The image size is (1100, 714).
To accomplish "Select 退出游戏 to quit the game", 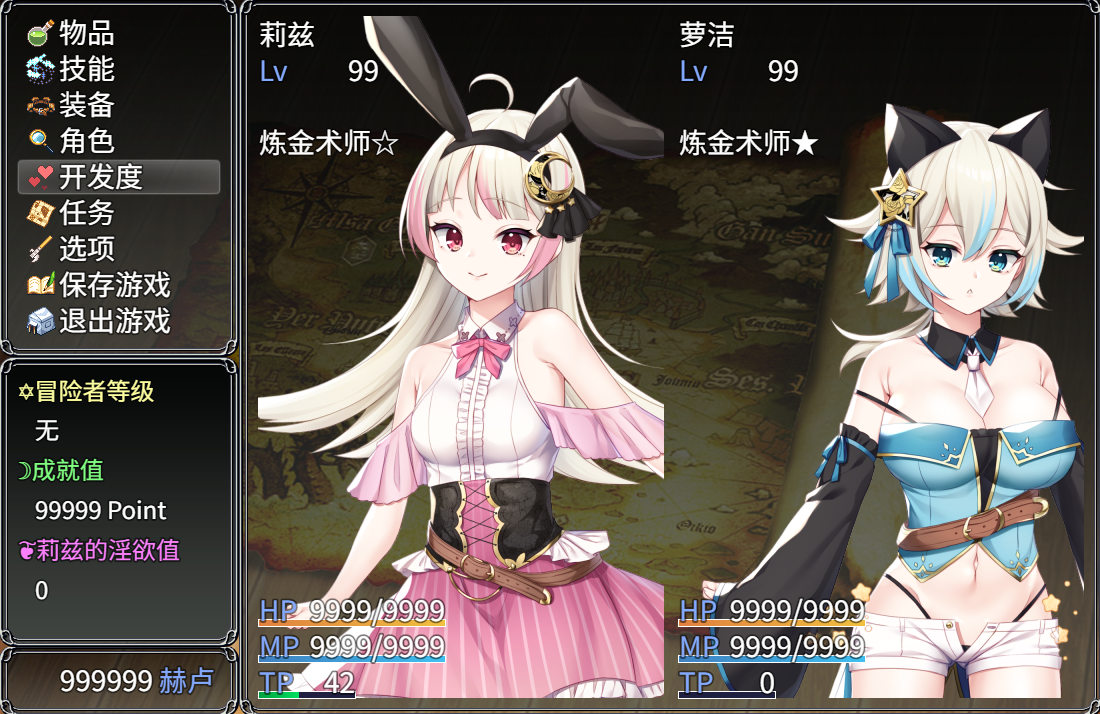I will 114,321.
